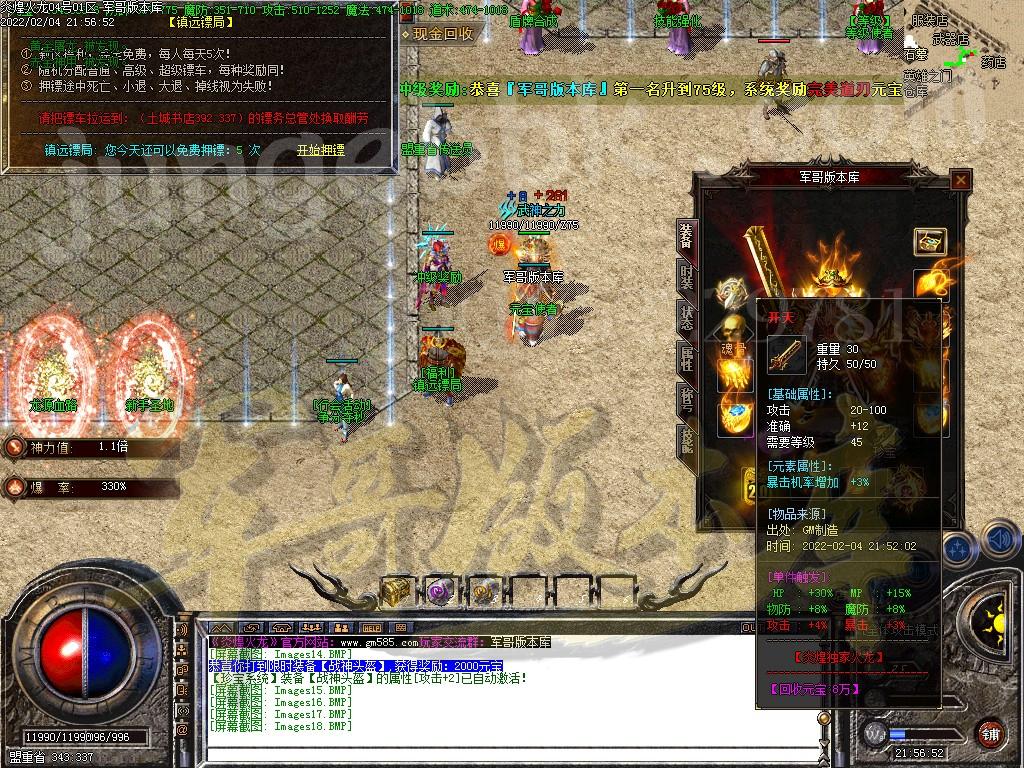Click the 开始押镖 start escort link

coord(320,150)
